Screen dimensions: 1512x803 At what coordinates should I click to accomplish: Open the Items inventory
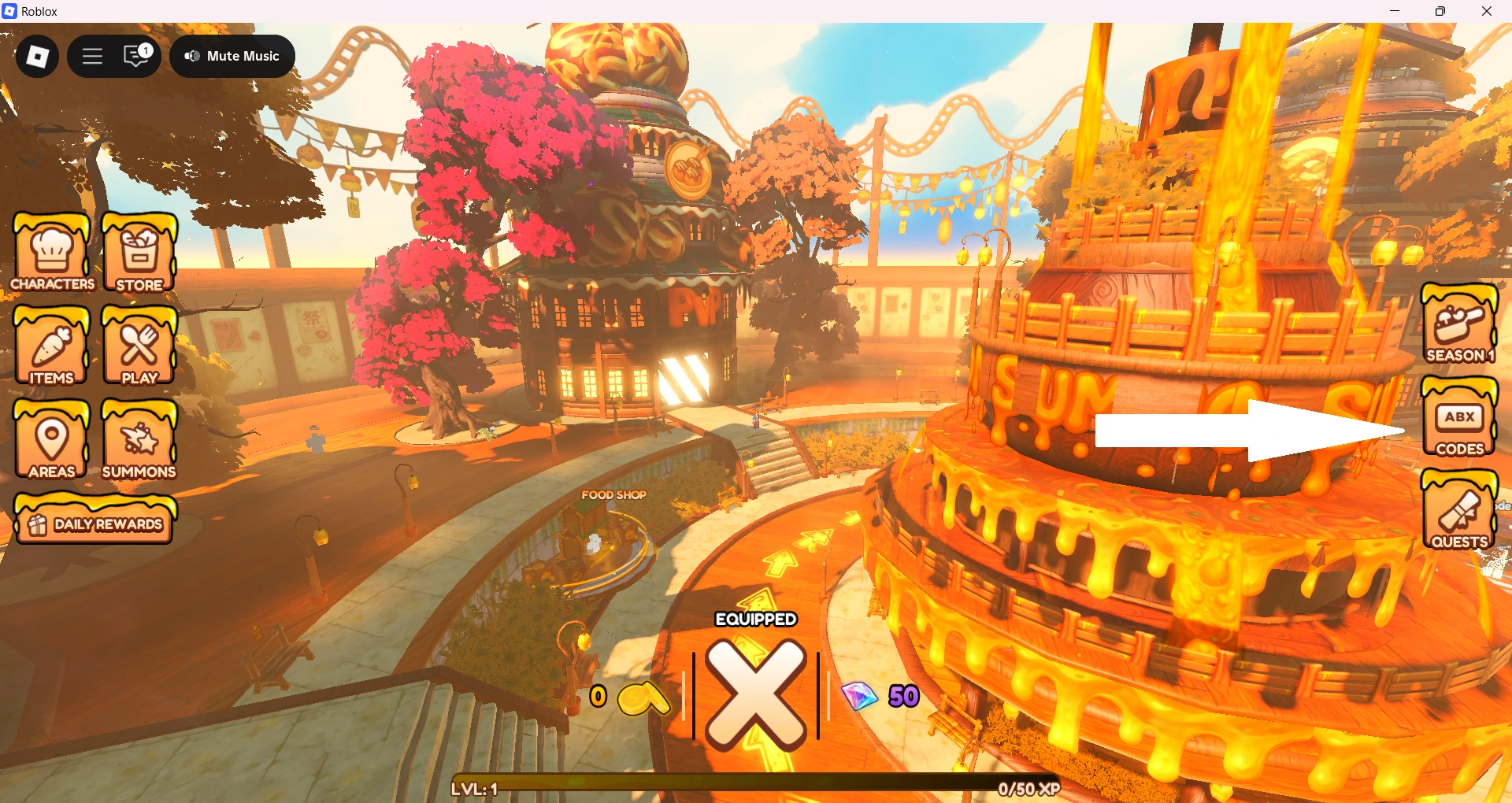52,346
